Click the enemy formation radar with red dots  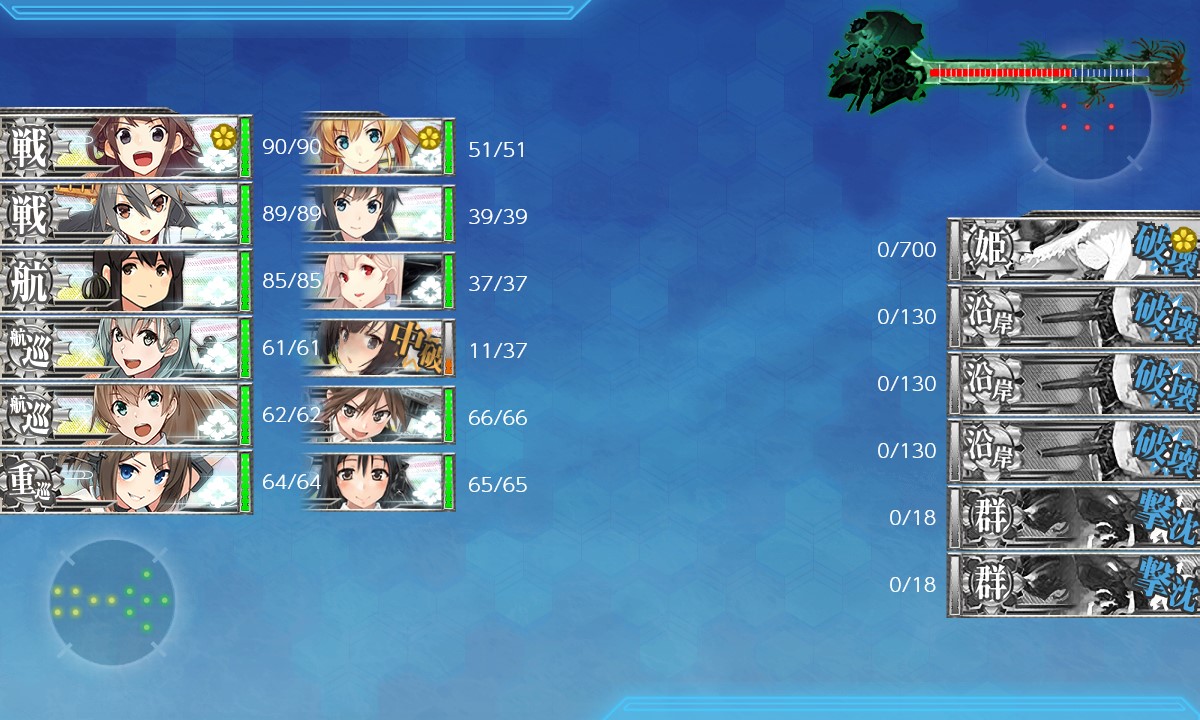[1087, 117]
